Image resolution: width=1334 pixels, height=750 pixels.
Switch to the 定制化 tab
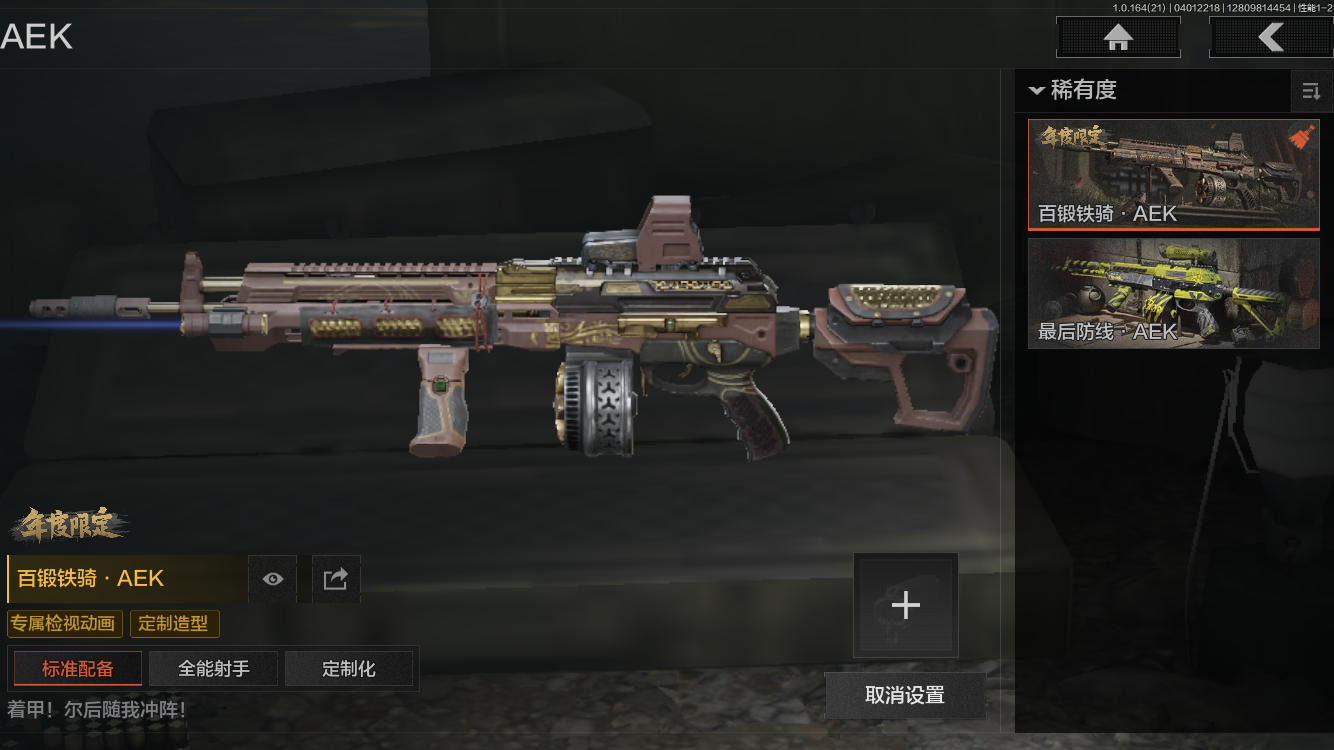tap(349, 669)
